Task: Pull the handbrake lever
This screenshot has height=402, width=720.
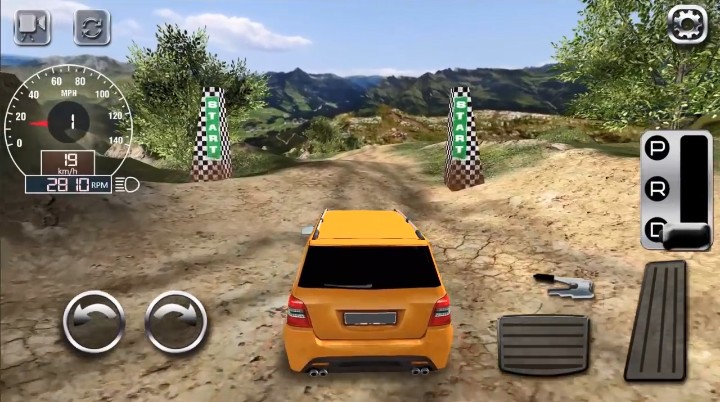Action: point(565,285)
